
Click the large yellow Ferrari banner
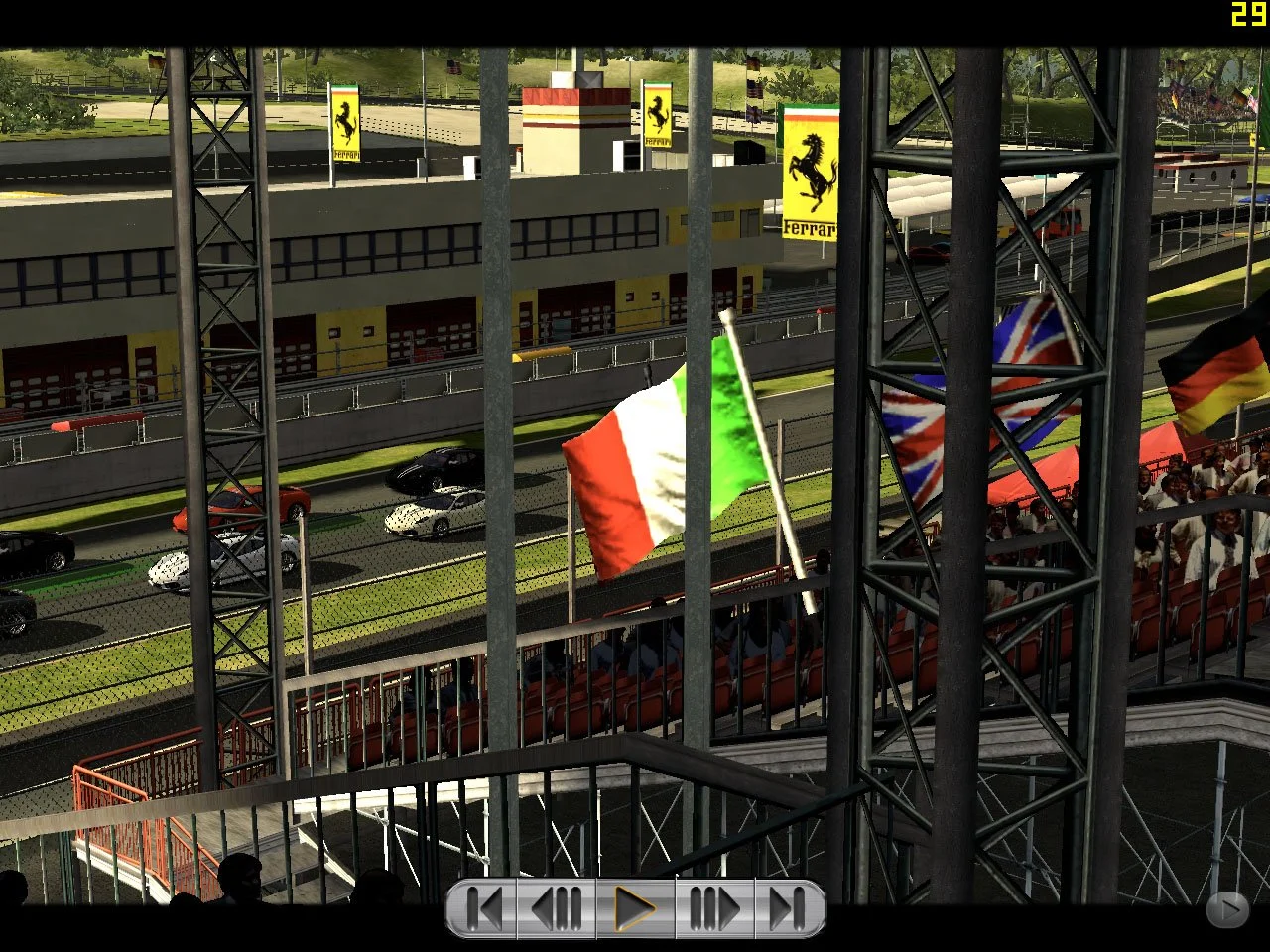(810, 174)
